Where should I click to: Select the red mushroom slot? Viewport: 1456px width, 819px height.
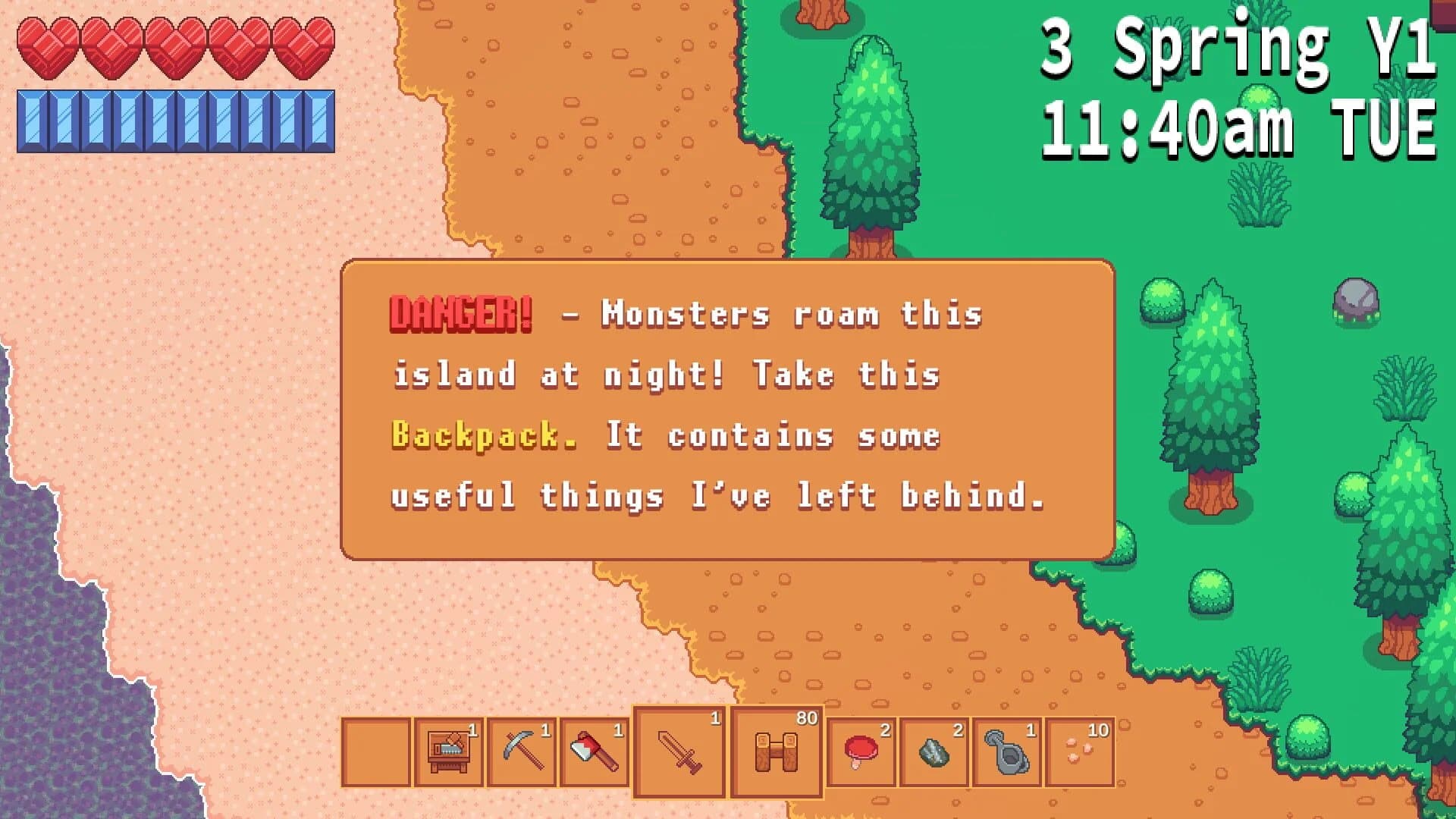[861, 752]
